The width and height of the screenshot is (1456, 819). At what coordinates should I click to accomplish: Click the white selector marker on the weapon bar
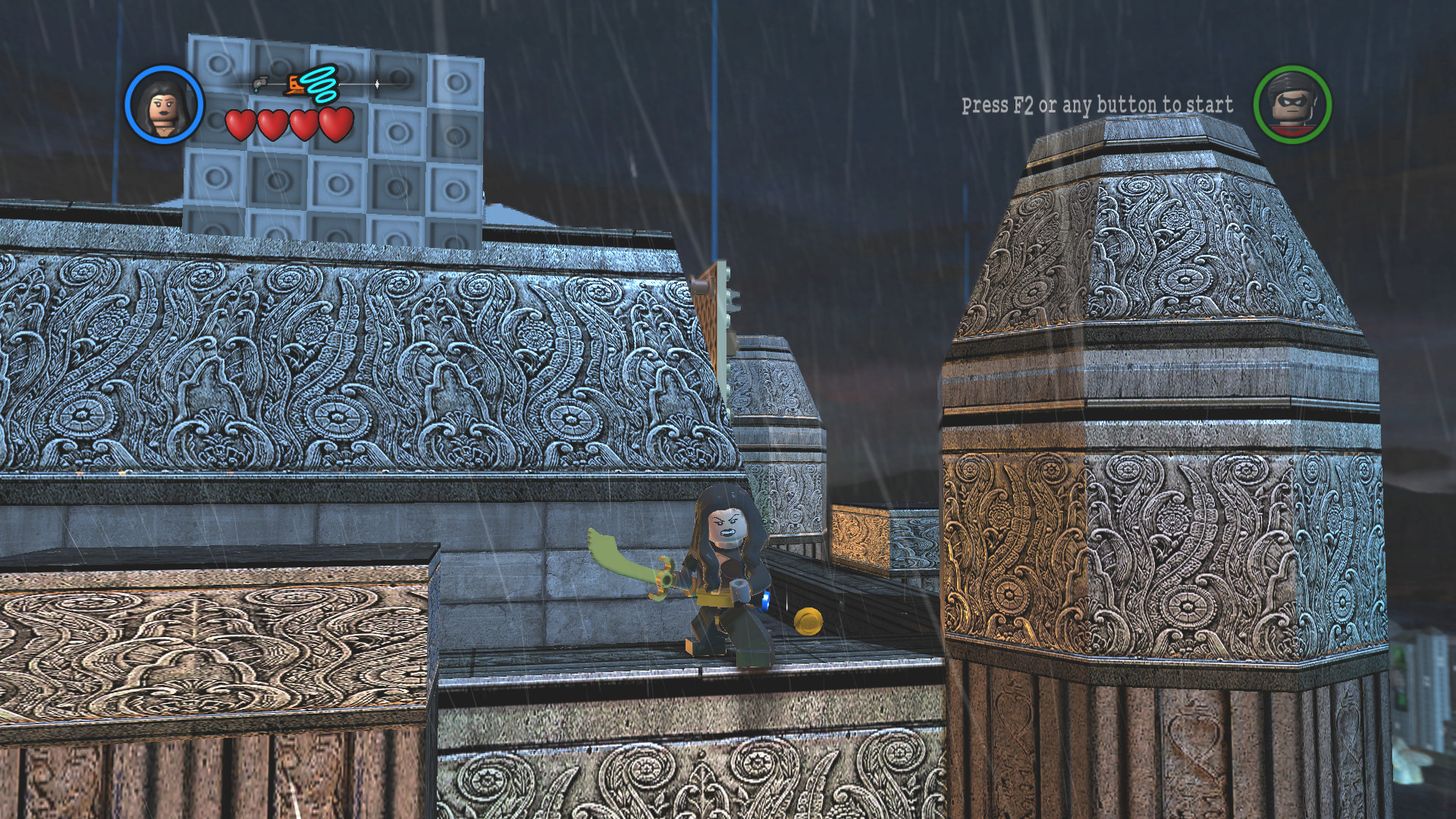[x=378, y=83]
